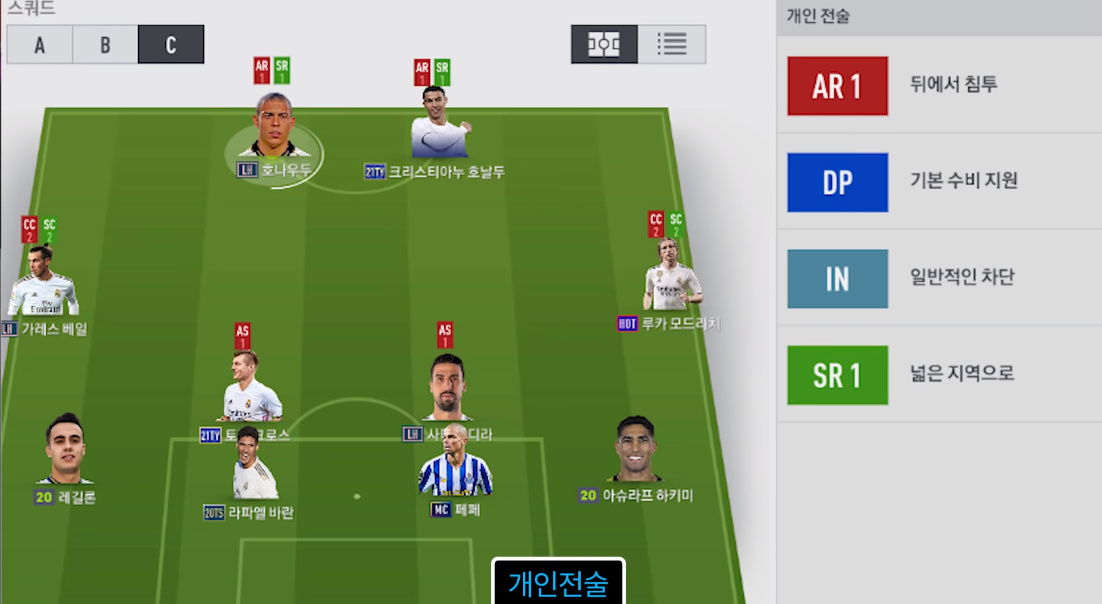Pick left back 레길론
The width and height of the screenshot is (1102, 604).
[66, 450]
